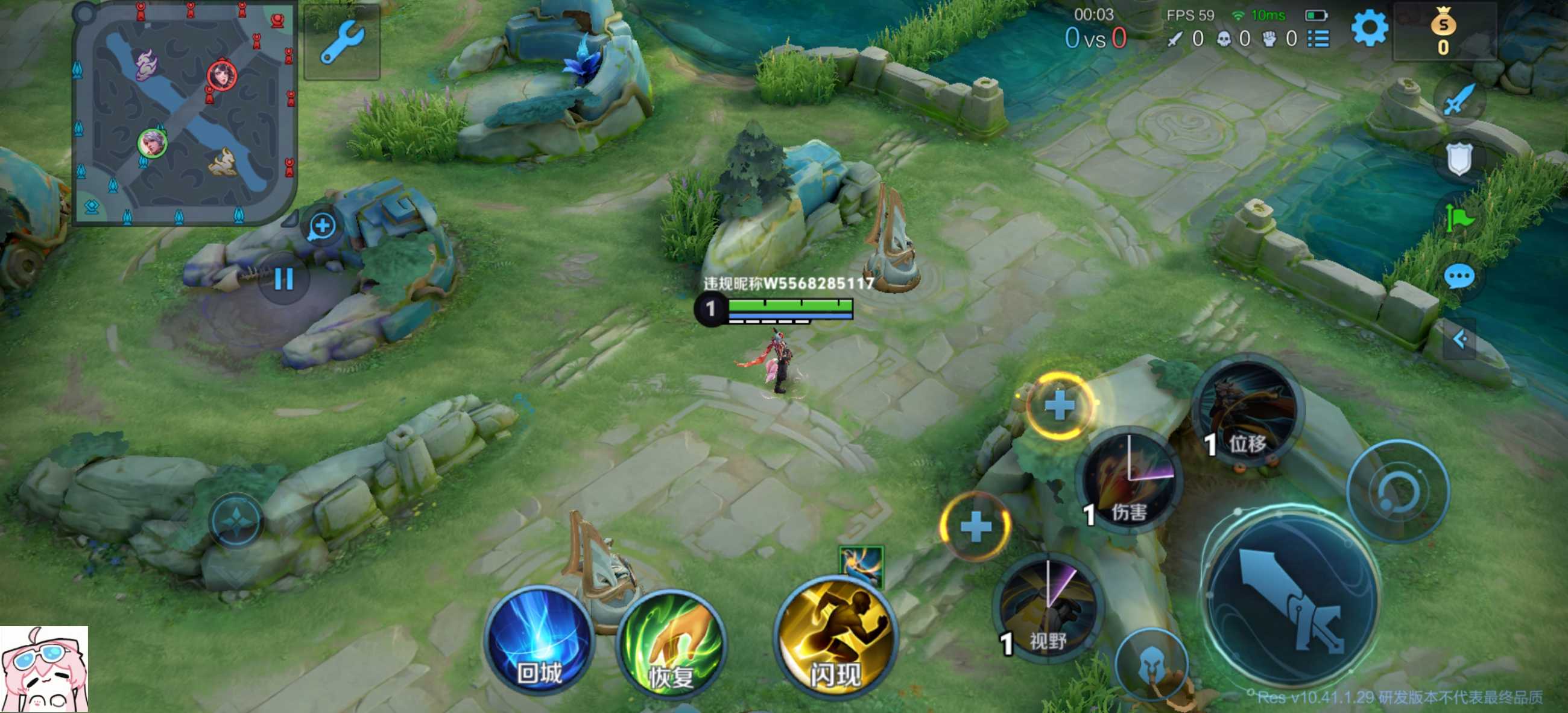
Task: Open the chat speech bubble
Action: pyautogui.click(x=1459, y=277)
